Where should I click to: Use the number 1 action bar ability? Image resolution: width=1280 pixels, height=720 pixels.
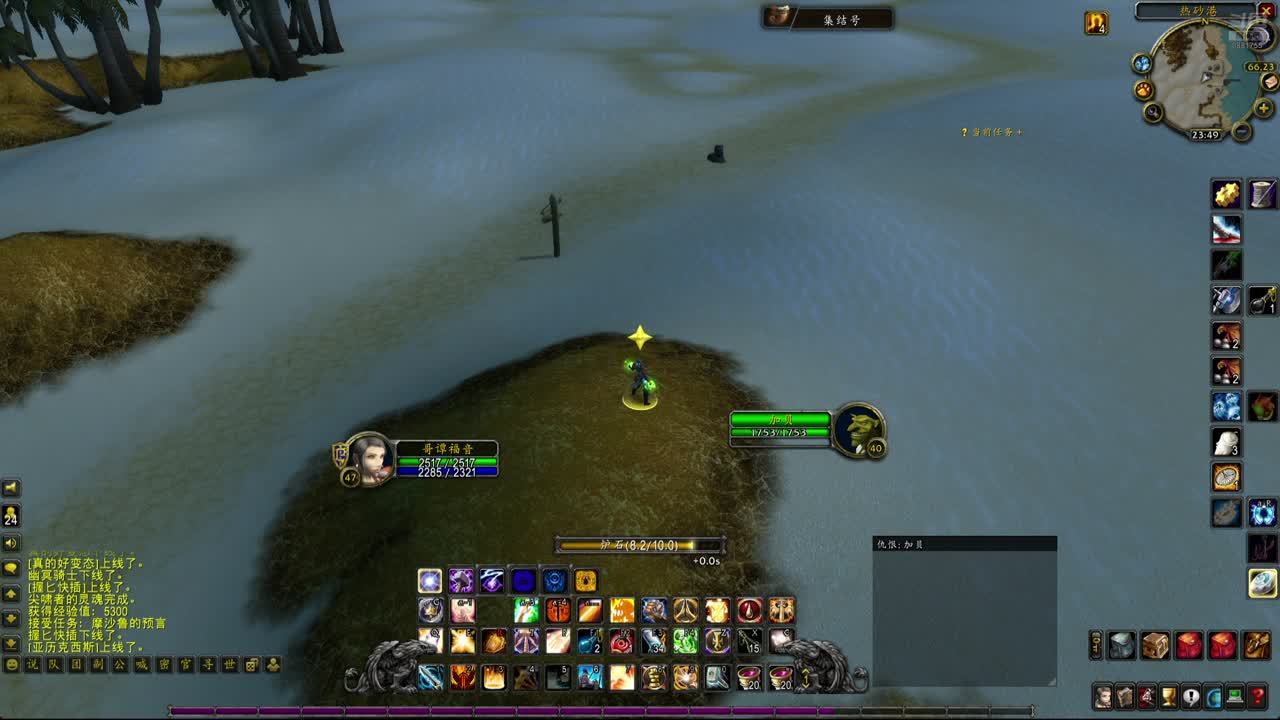pyautogui.click(x=431, y=677)
